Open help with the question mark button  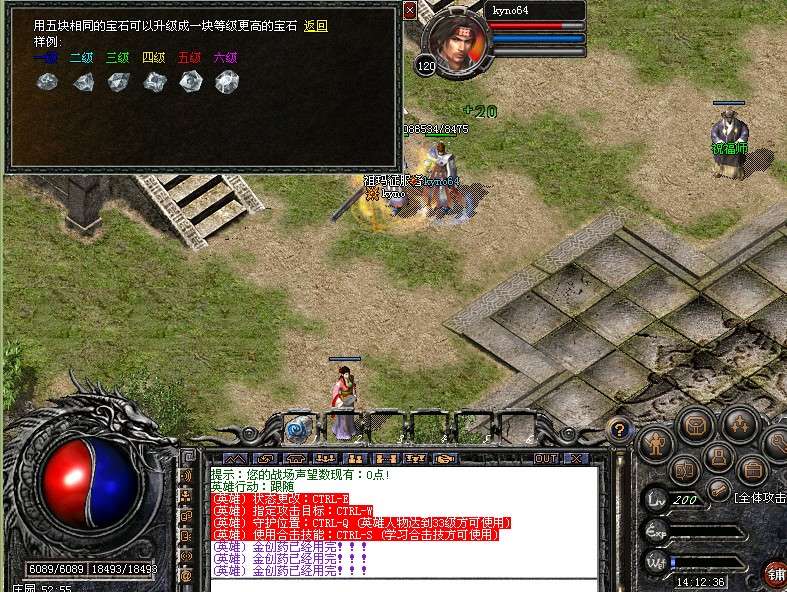(x=619, y=430)
